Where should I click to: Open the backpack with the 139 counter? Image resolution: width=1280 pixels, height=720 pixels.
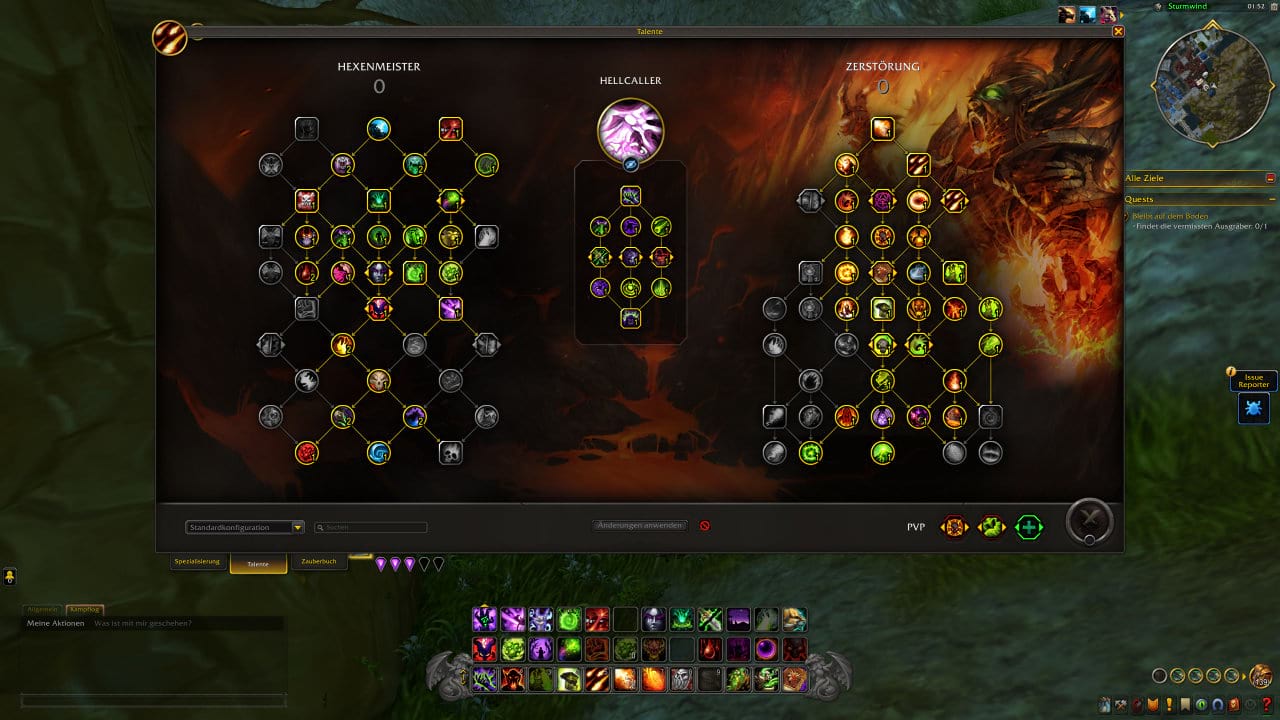1262,676
